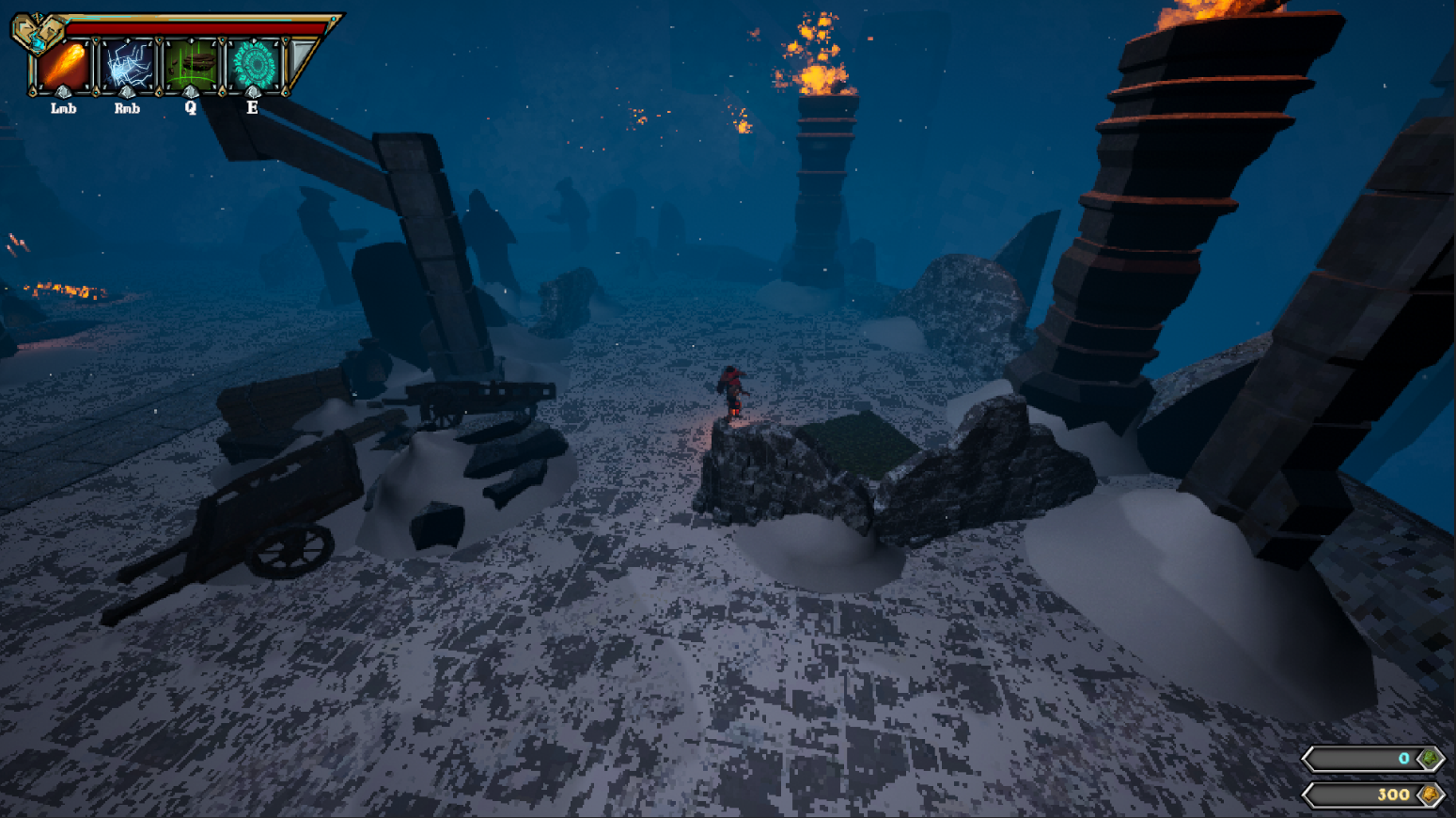This screenshot has height=818, width=1456.
Task: Click the gold counter showing 300
Action: (x=1392, y=794)
